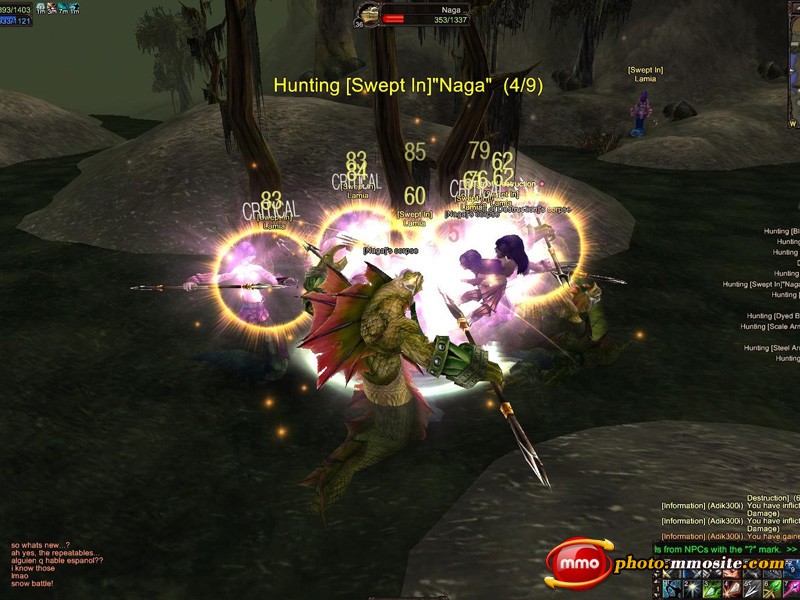Image resolution: width=800 pixels, height=600 pixels.
Task: Select the first buff icon with 1m timer
Action: (41, 8)
